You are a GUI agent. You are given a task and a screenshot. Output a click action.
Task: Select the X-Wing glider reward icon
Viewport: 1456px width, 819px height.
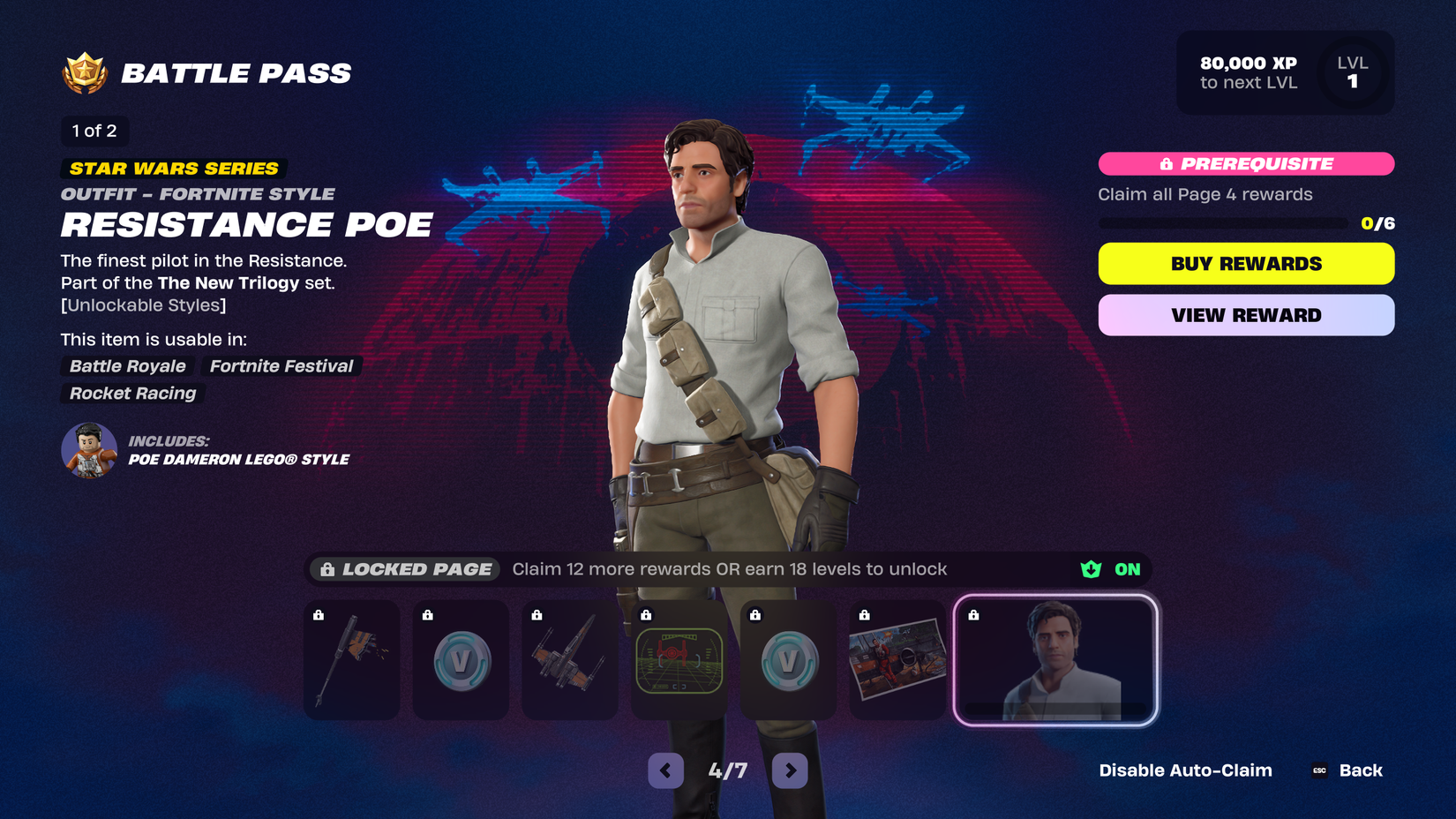pos(569,659)
